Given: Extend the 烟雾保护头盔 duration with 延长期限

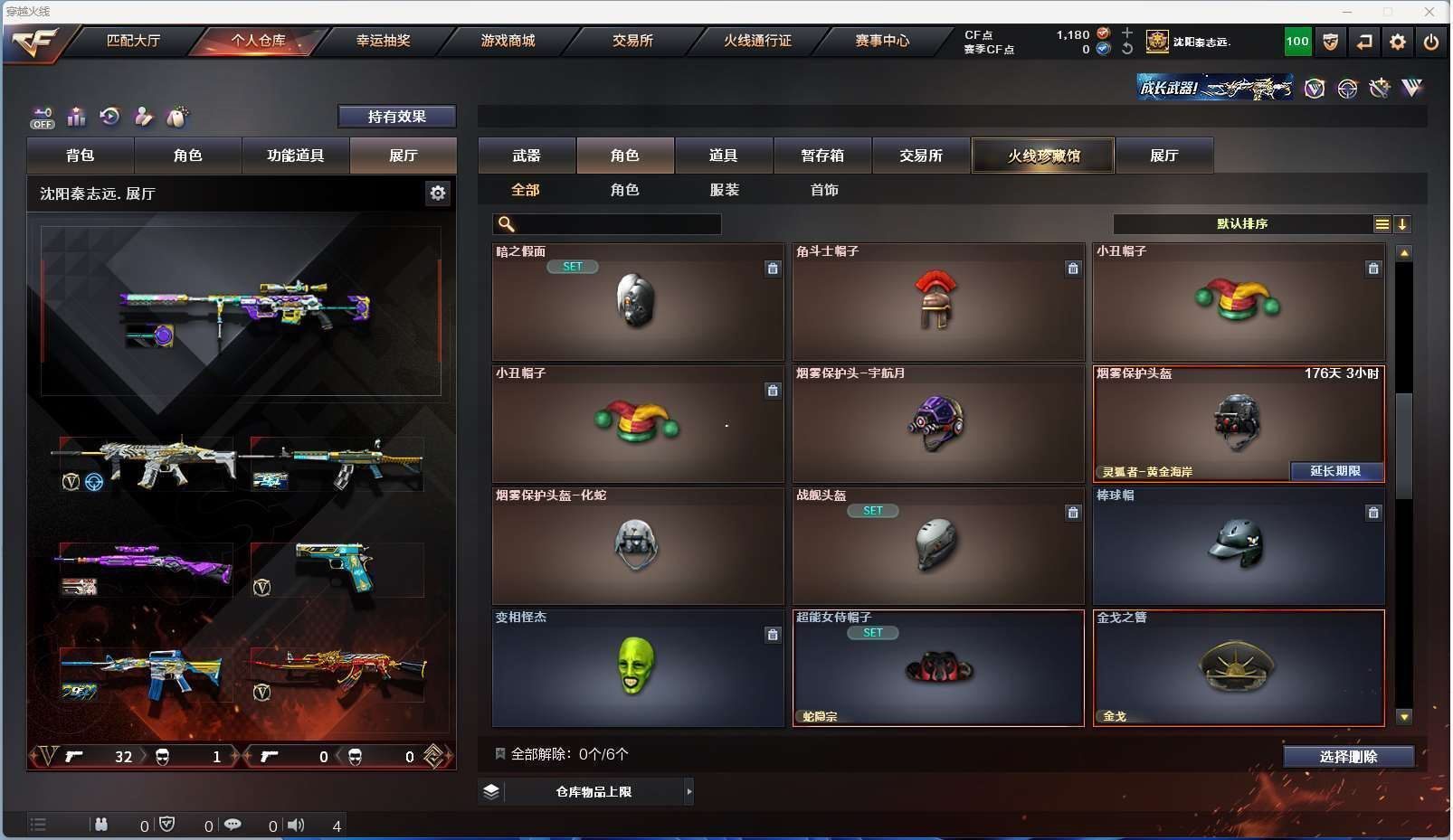Looking at the screenshot, I should coord(1335,471).
